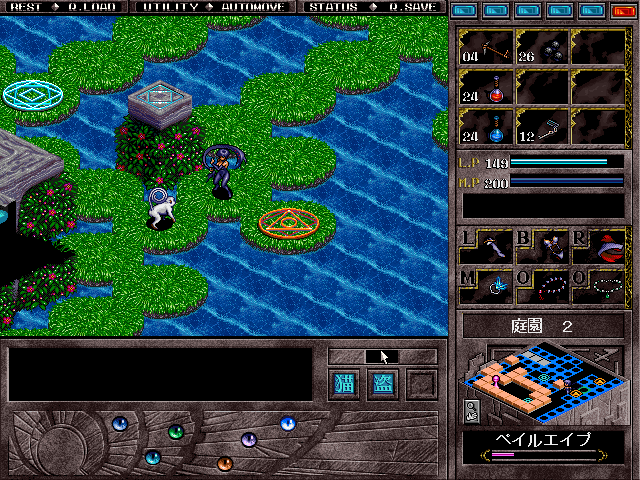The image size is (640, 480).
Task: Use the blue potion in the inventory
Action: pos(487,125)
